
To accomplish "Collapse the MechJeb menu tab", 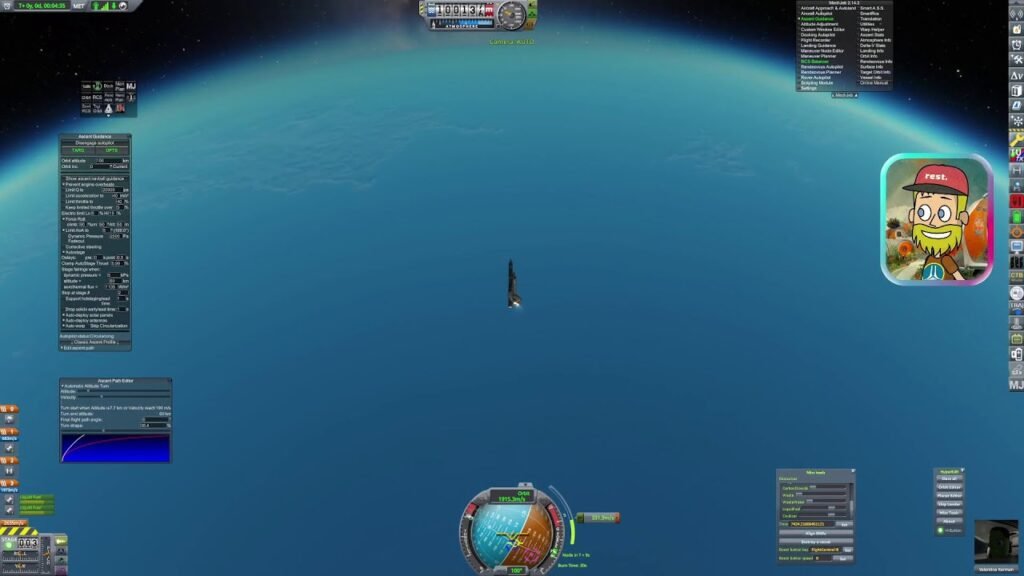I will (x=844, y=95).
